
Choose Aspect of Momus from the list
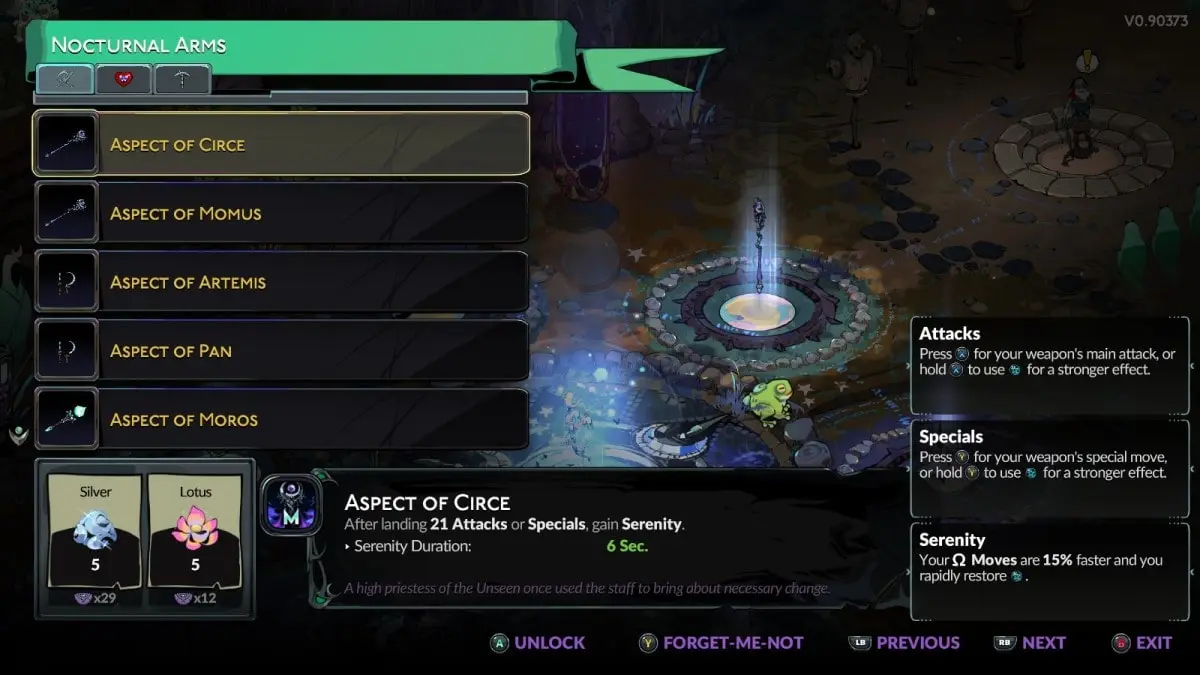coord(281,213)
